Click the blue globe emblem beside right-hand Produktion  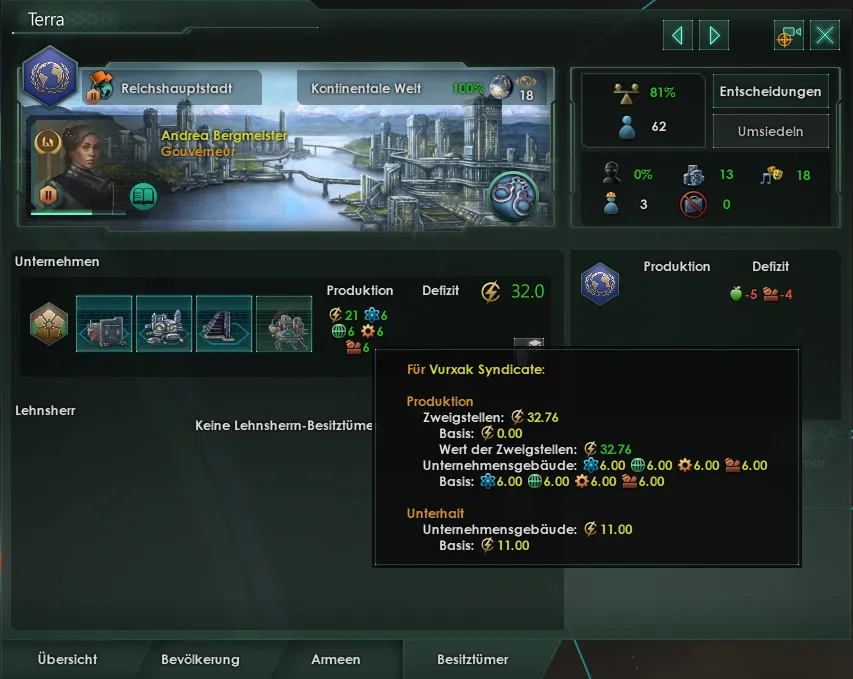(x=600, y=284)
